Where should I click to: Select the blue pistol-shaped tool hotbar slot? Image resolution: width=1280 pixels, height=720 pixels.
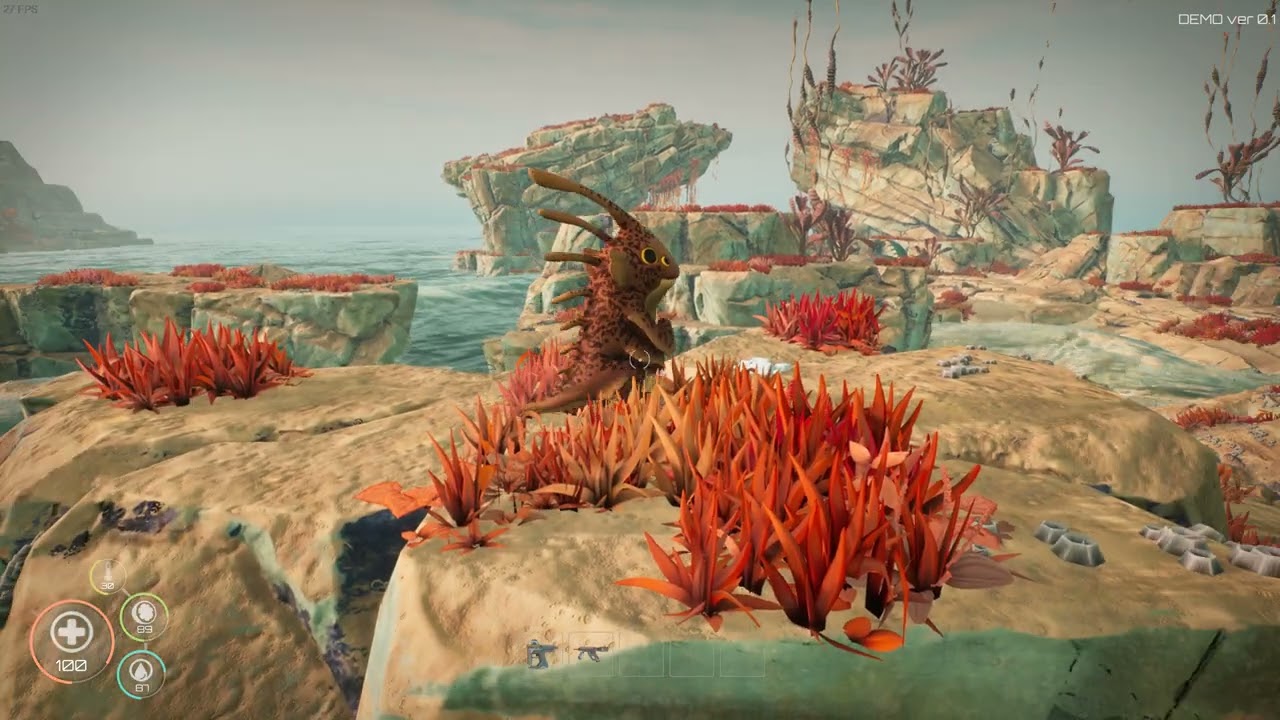[x=541, y=653]
